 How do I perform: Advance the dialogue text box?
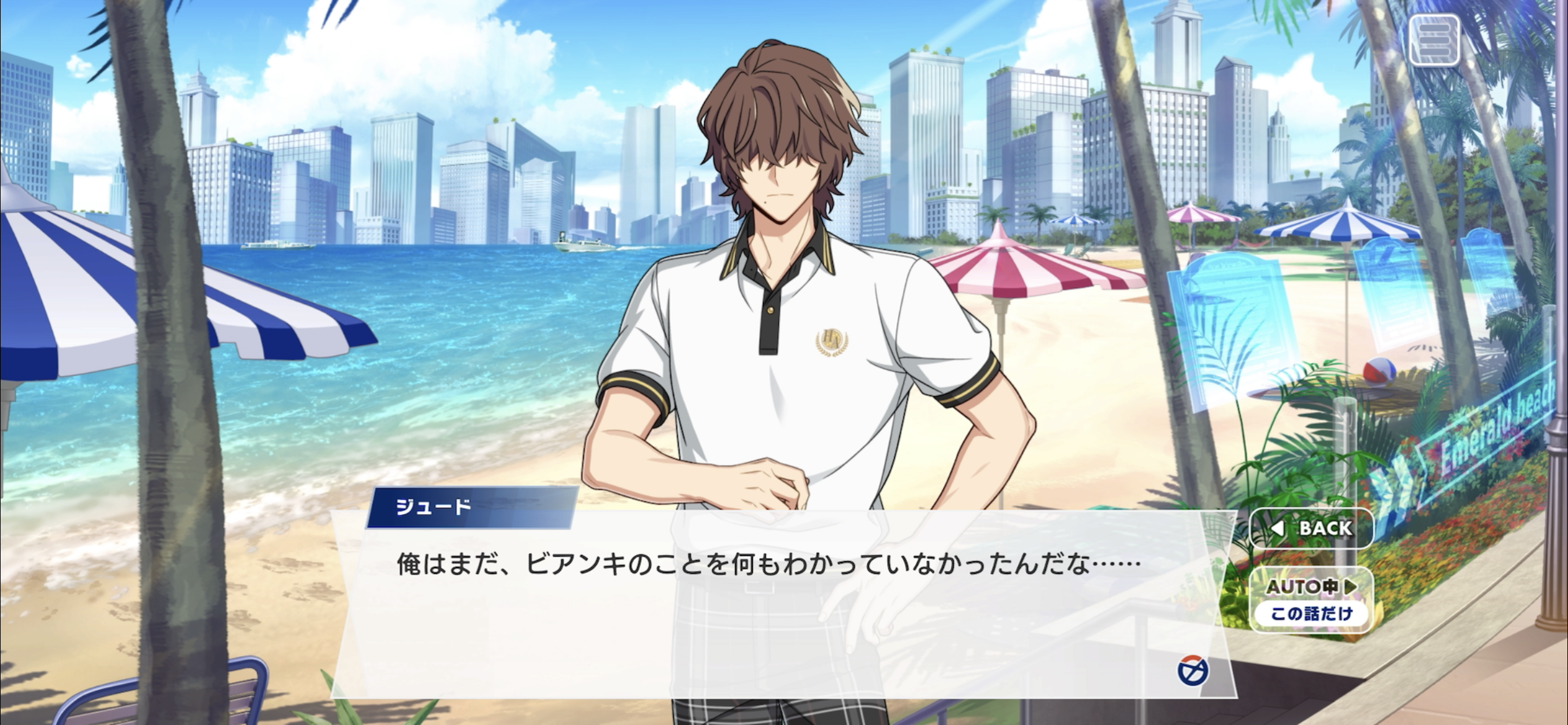(x=768, y=607)
